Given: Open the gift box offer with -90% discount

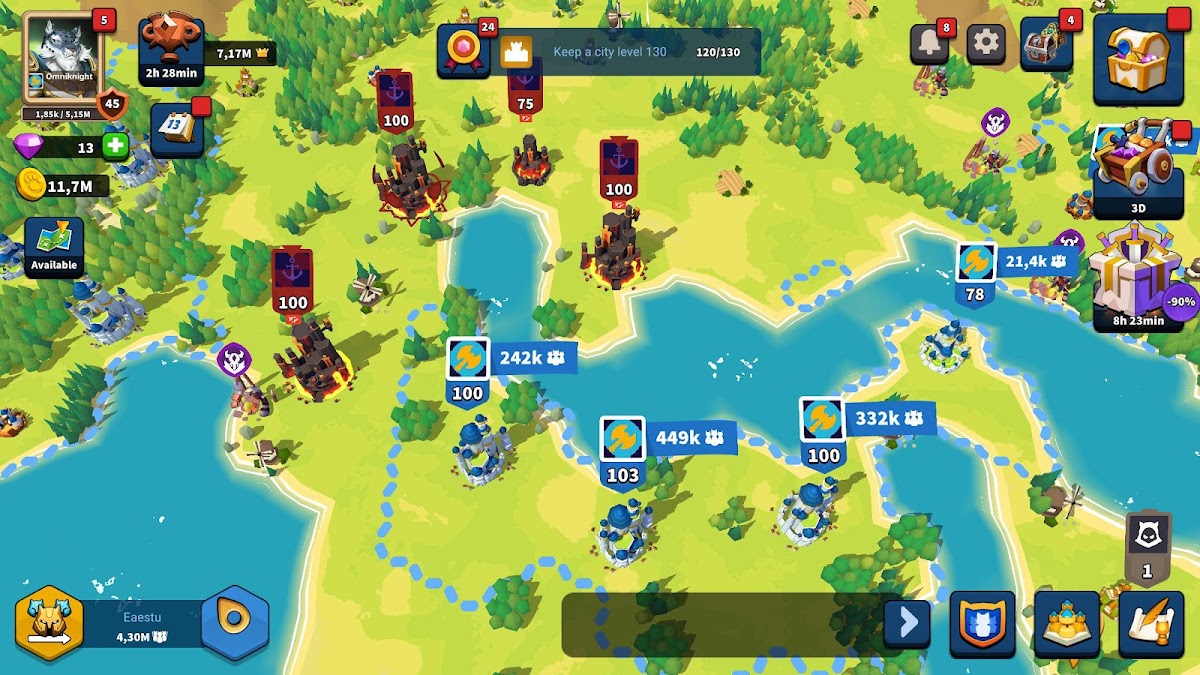Looking at the screenshot, I should tap(1138, 277).
